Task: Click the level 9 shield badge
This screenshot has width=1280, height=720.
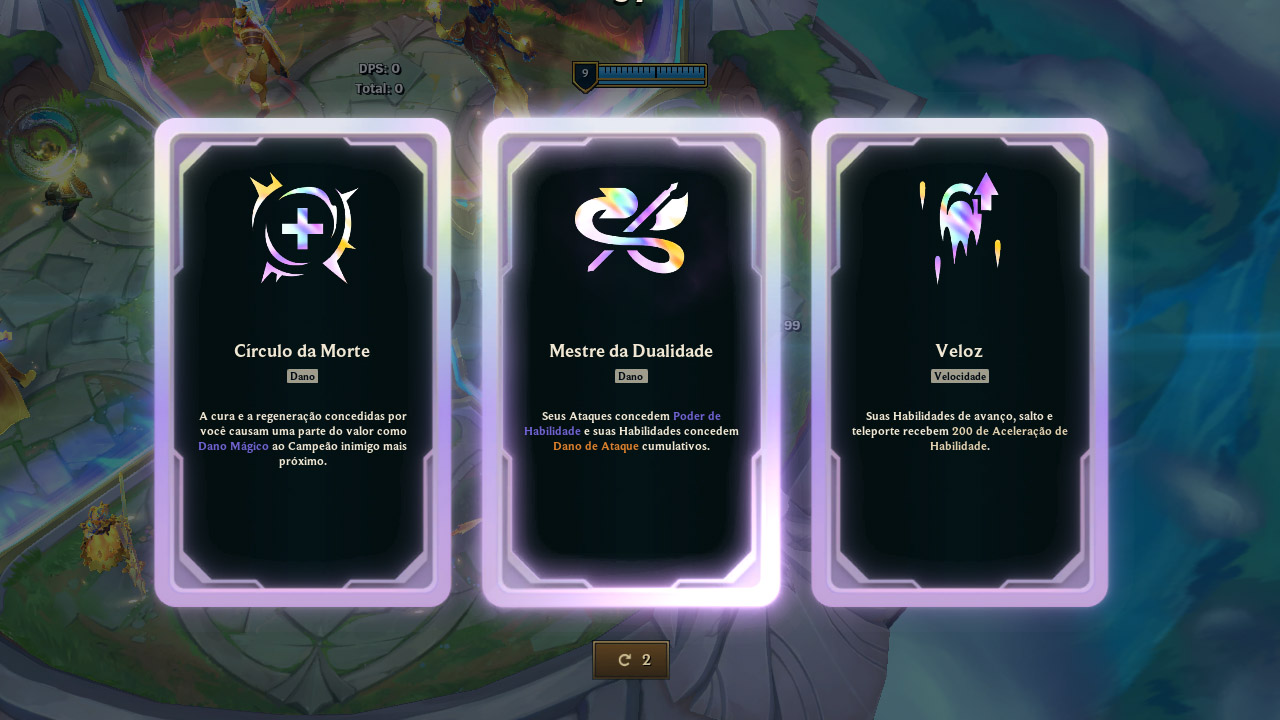Action: (585, 73)
